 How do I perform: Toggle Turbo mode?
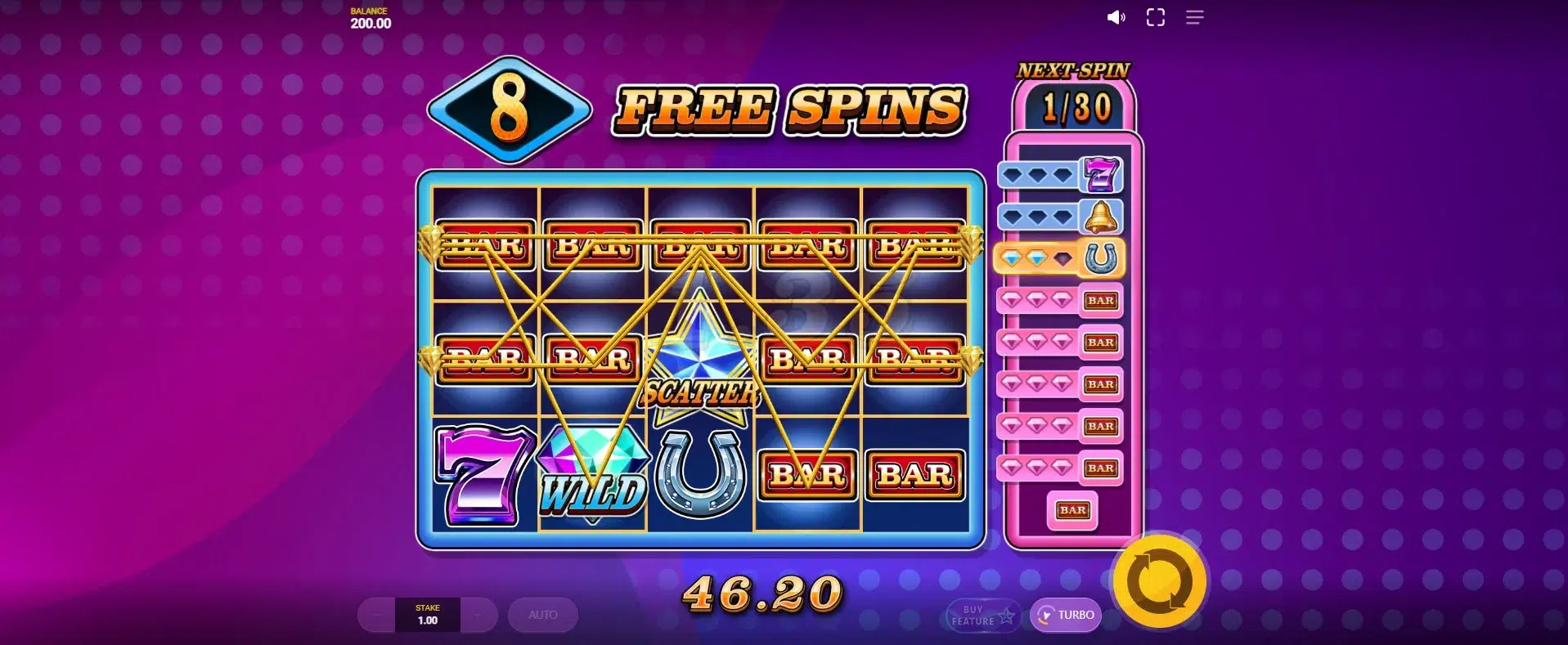click(x=1065, y=615)
